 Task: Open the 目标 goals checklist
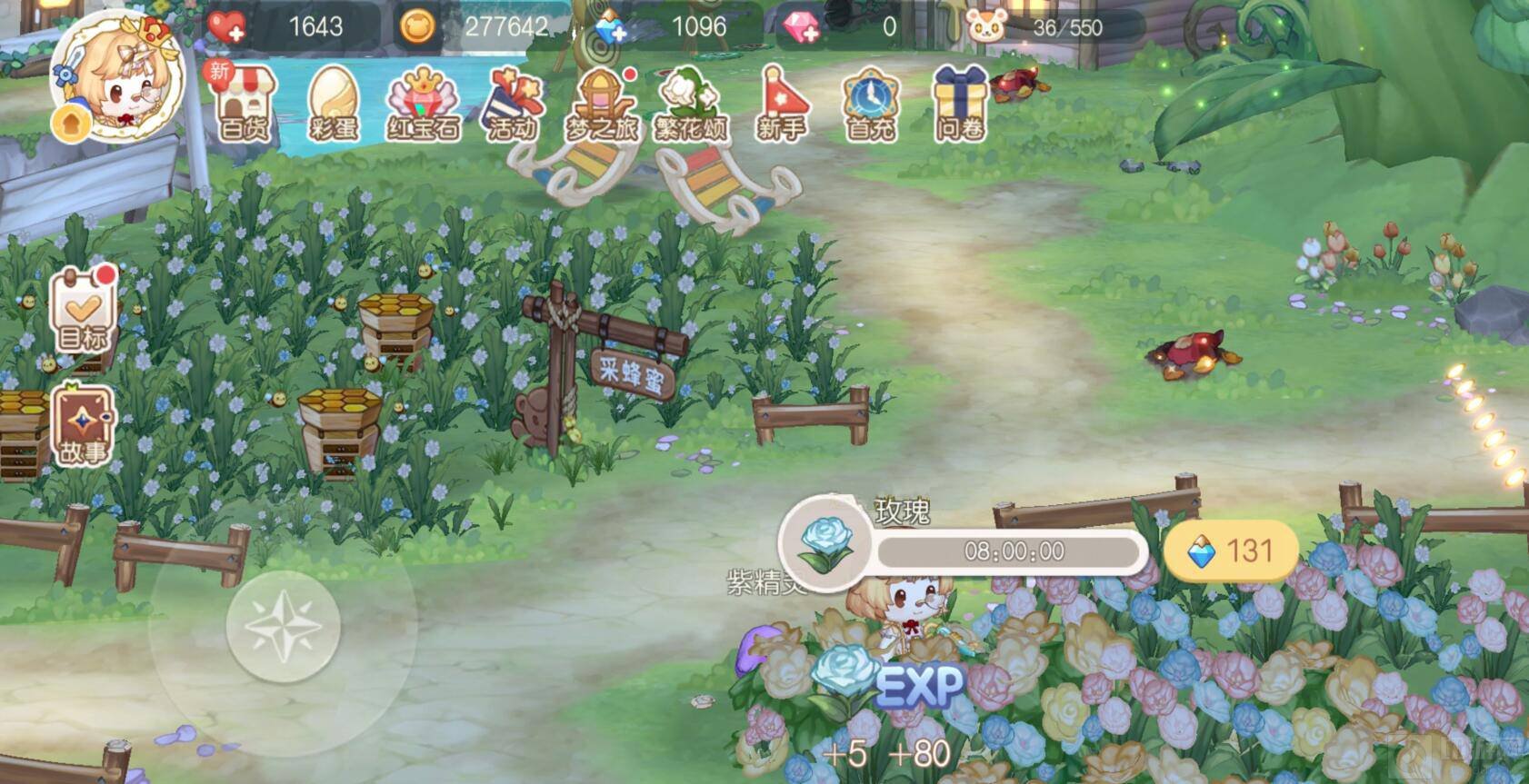pyautogui.click(x=83, y=310)
